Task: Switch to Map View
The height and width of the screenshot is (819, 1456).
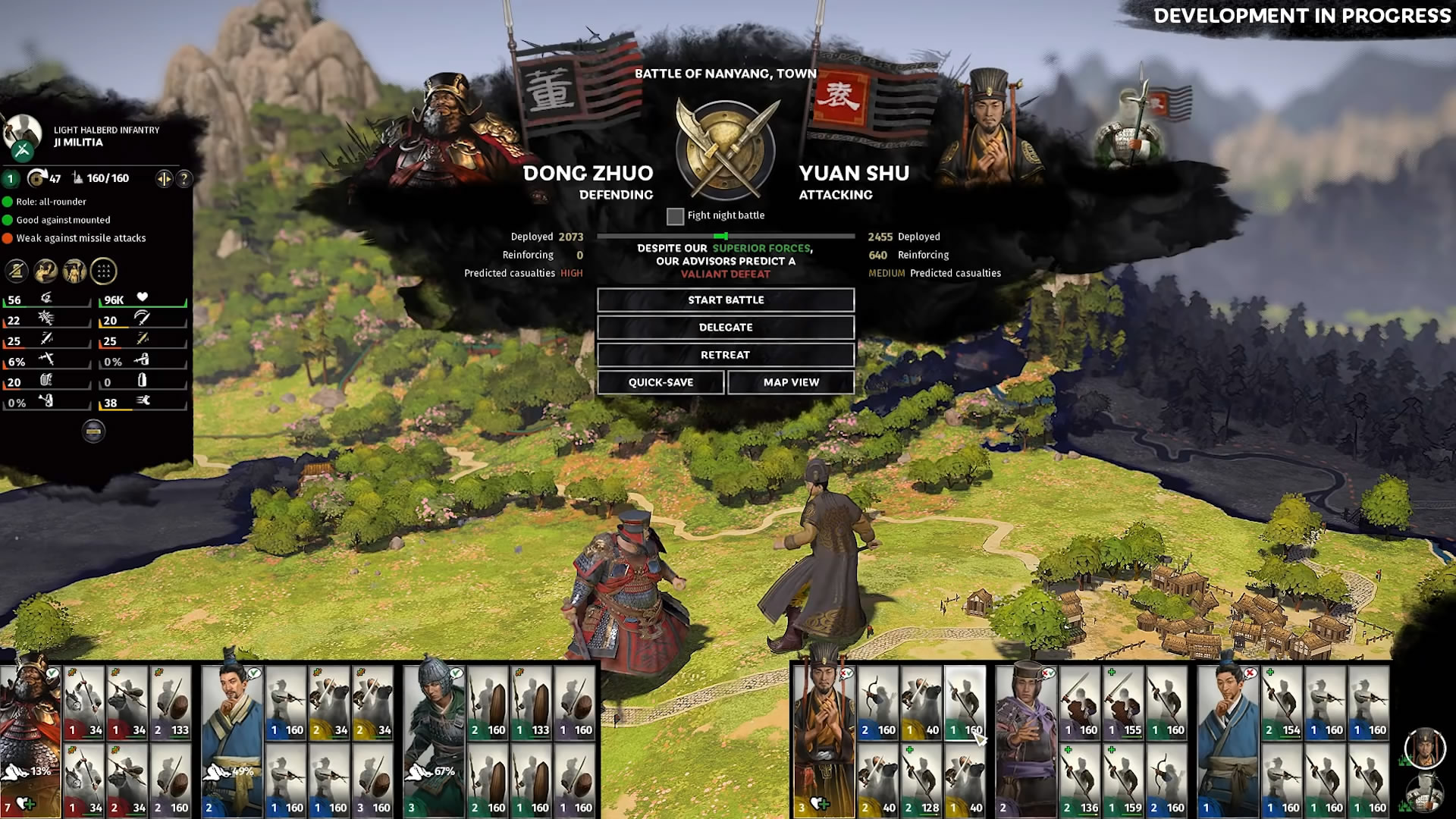Action: pyautogui.click(x=791, y=382)
